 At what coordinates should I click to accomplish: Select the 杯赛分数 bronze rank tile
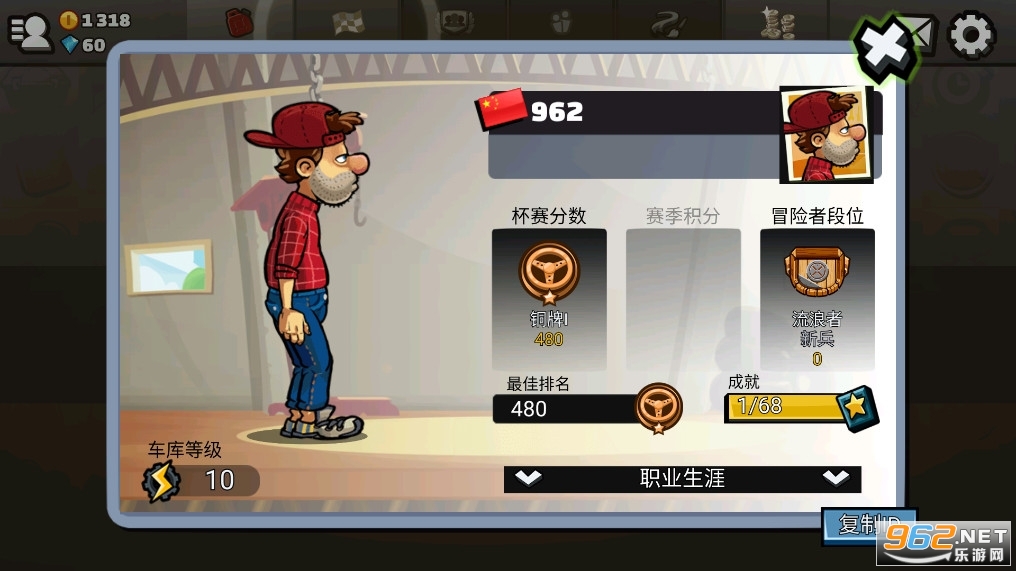[548, 299]
